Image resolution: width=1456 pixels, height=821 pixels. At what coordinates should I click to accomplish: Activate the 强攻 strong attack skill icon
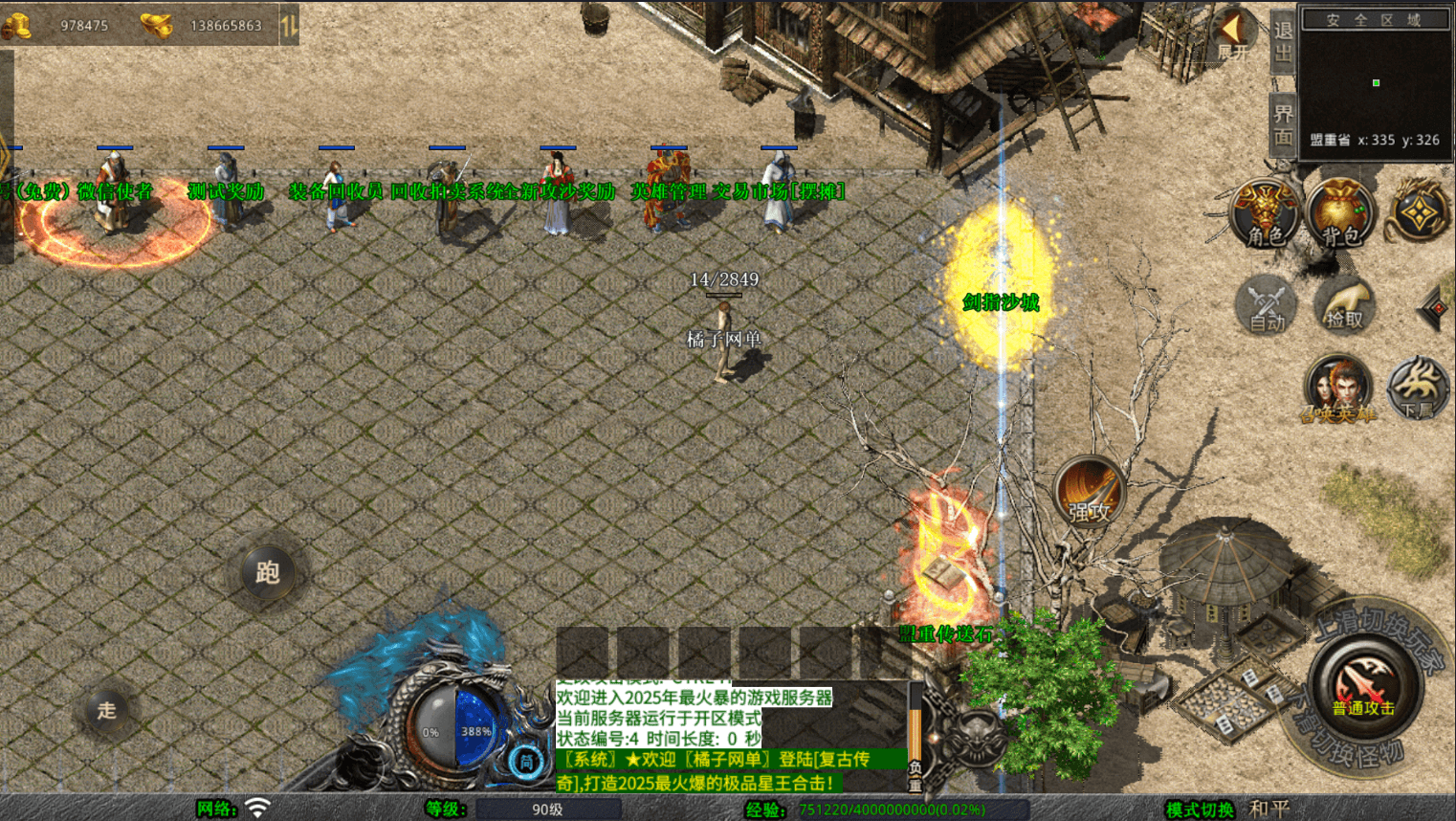click(1087, 491)
